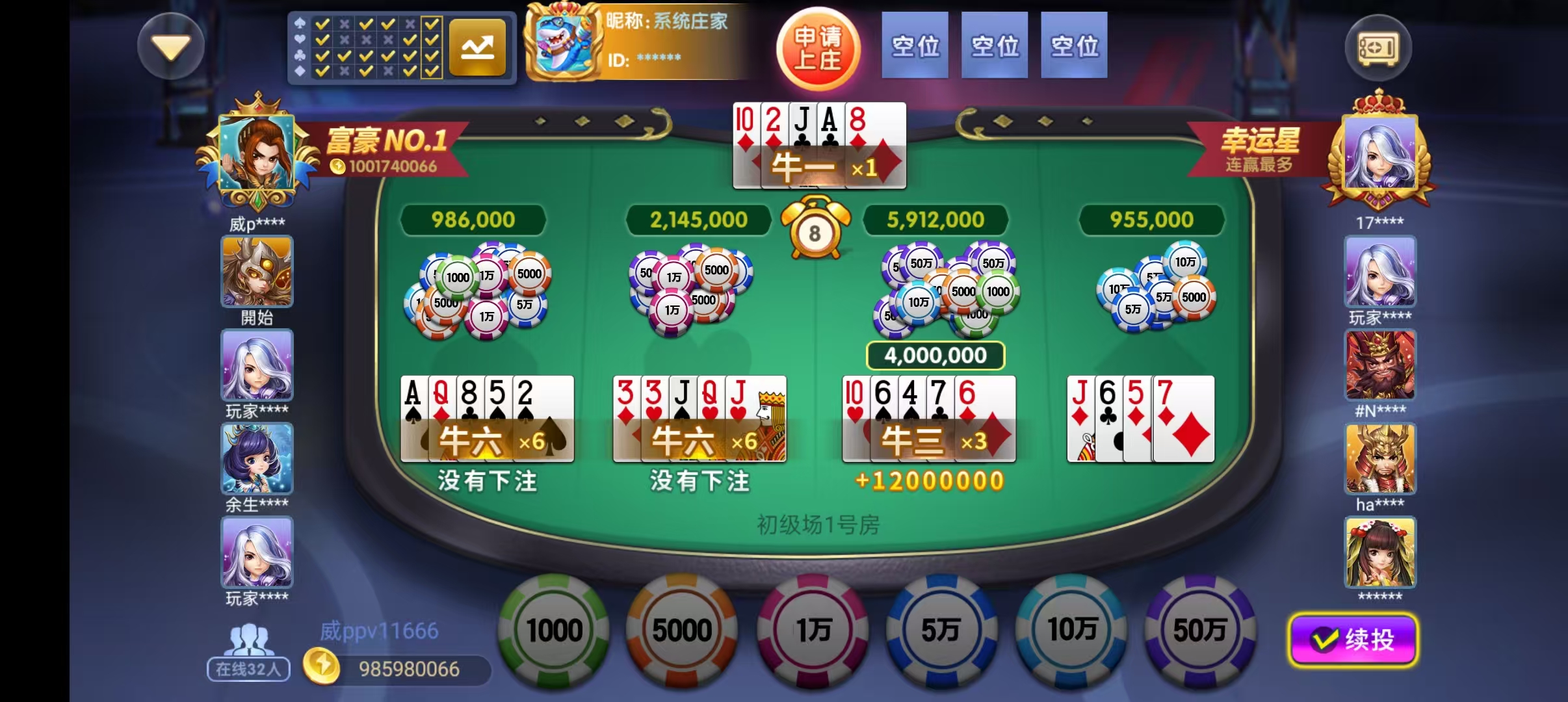This screenshot has width=1568, height=702.
Task: Choose the 10万 cyan chip
Action: [1071, 630]
